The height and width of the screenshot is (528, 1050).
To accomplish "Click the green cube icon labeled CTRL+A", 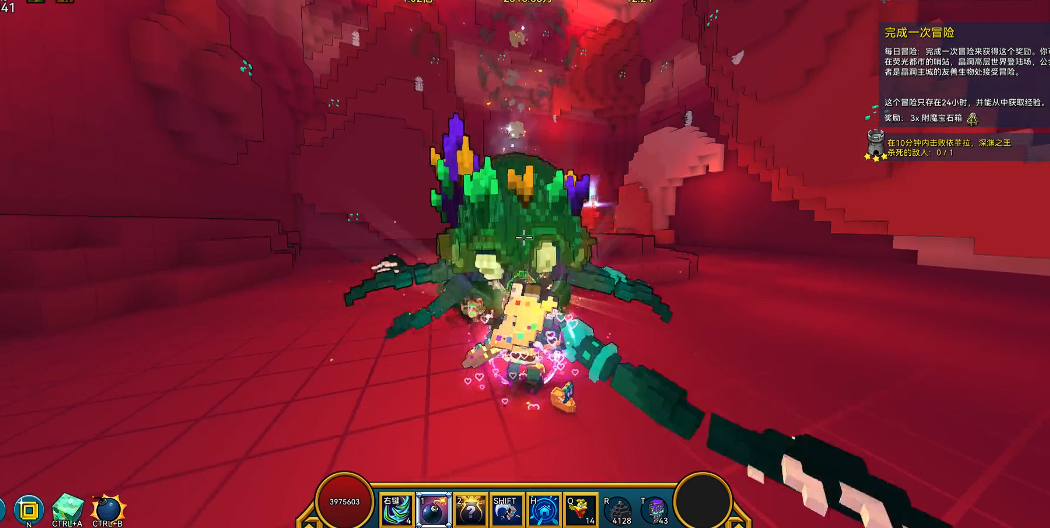I will click(67, 507).
